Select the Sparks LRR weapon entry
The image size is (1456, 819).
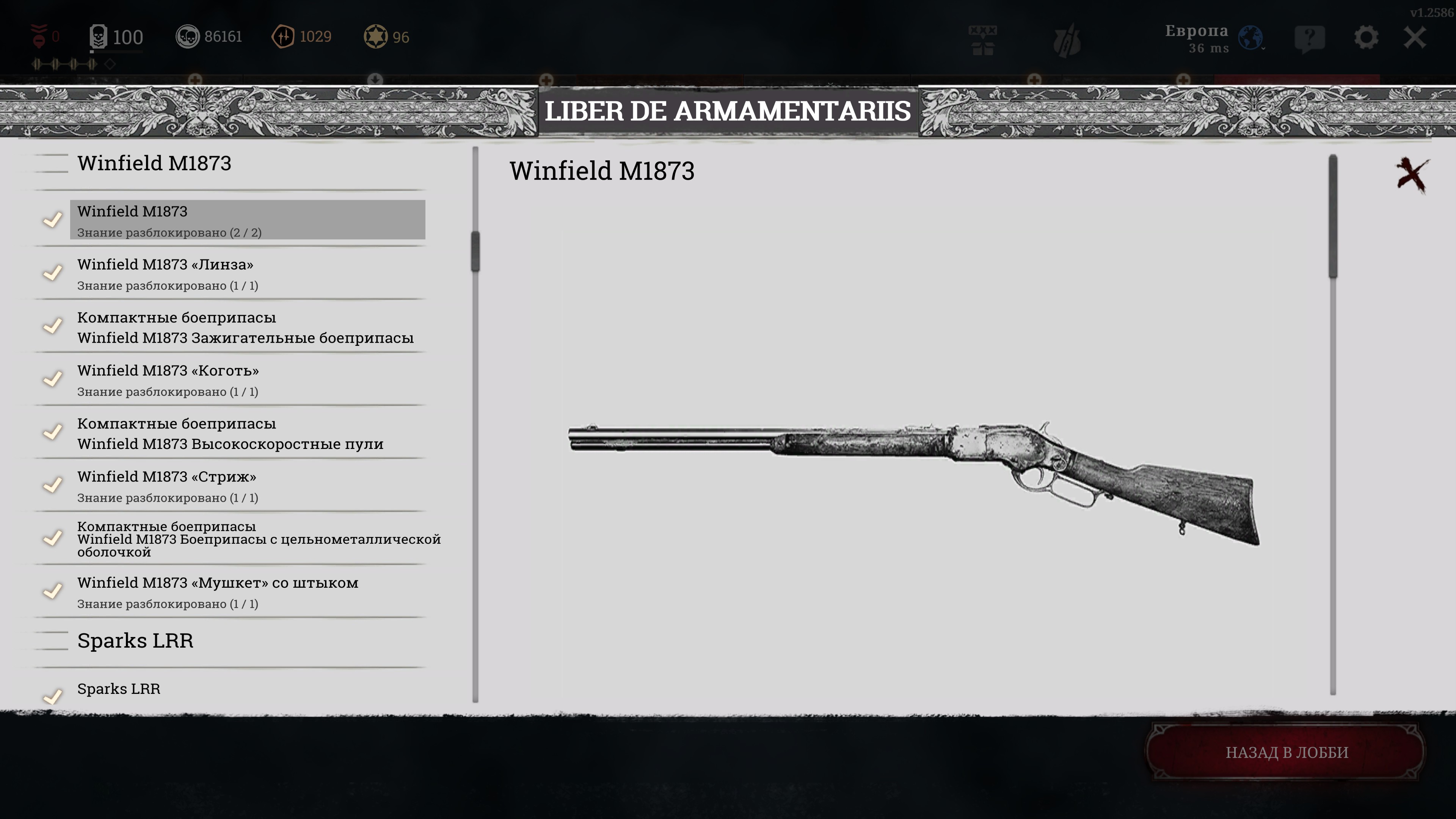click(247, 690)
